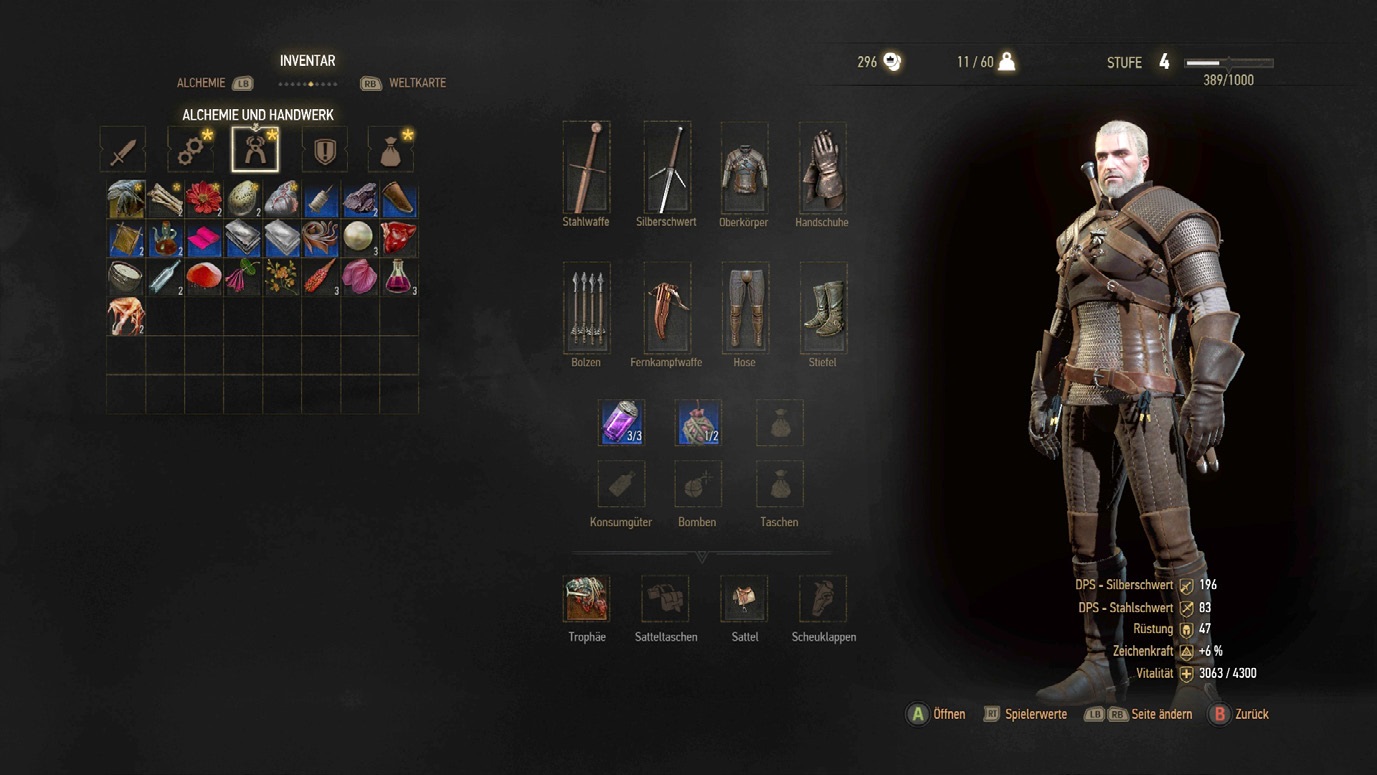Switch to the sack inventory tab
The image size is (1377, 775).
tap(391, 150)
